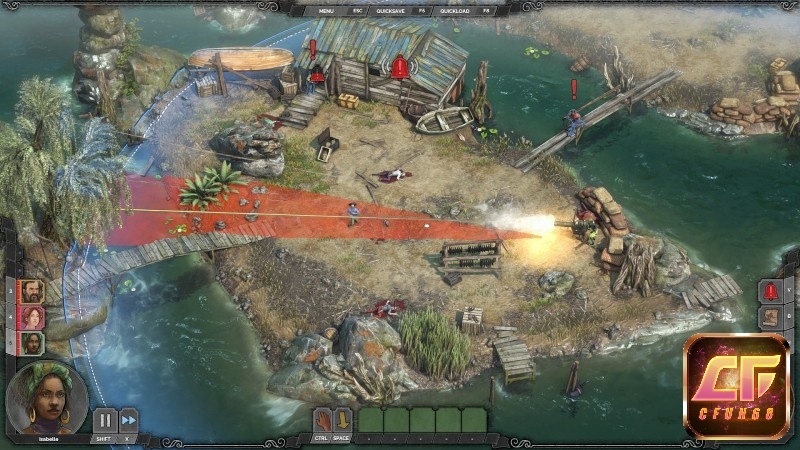Click Isabelle's large character portrait
The height and width of the screenshot is (450, 800).
pyautogui.click(x=46, y=399)
